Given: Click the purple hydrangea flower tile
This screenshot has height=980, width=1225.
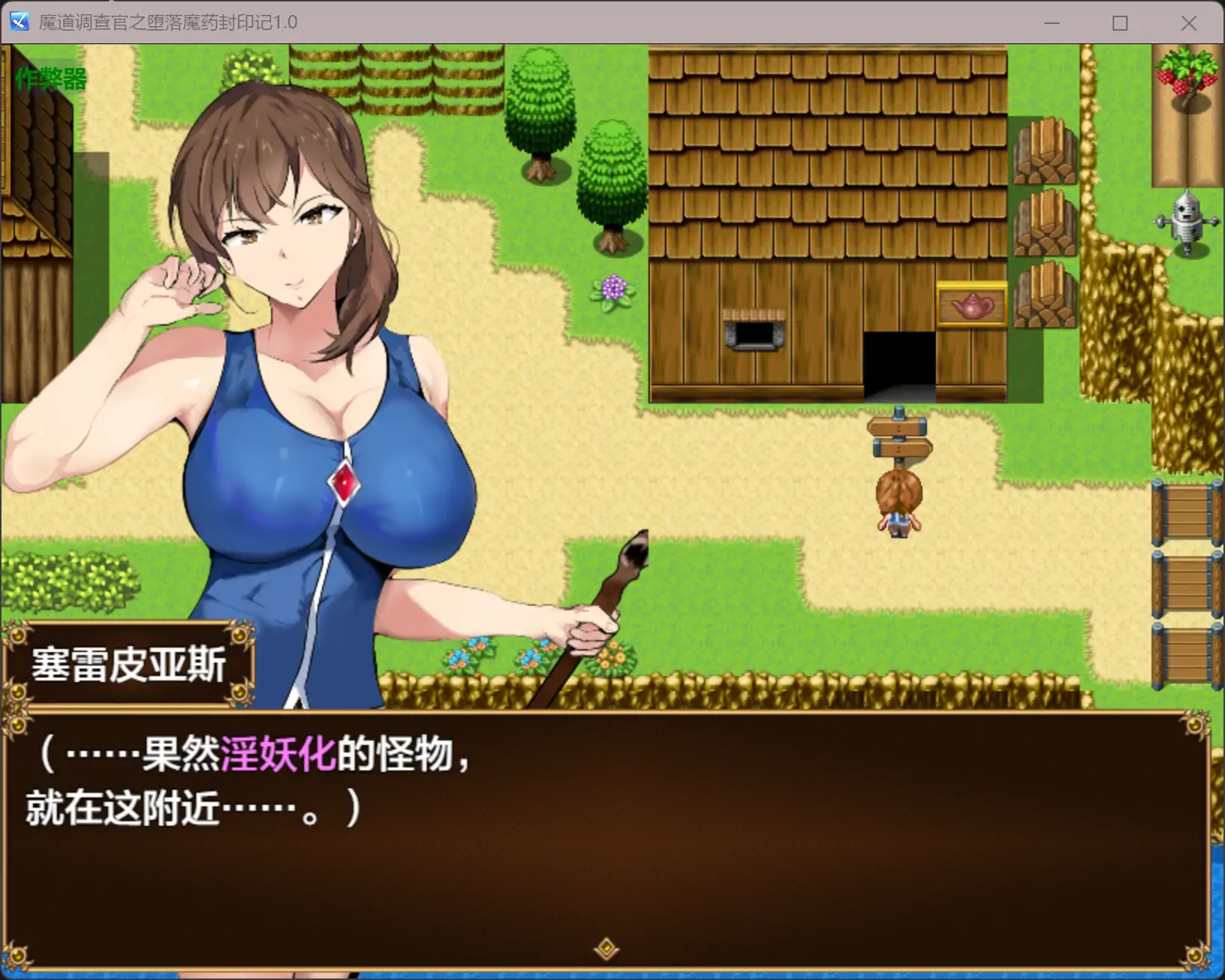Looking at the screenshot, I should (x=612, y=288).
